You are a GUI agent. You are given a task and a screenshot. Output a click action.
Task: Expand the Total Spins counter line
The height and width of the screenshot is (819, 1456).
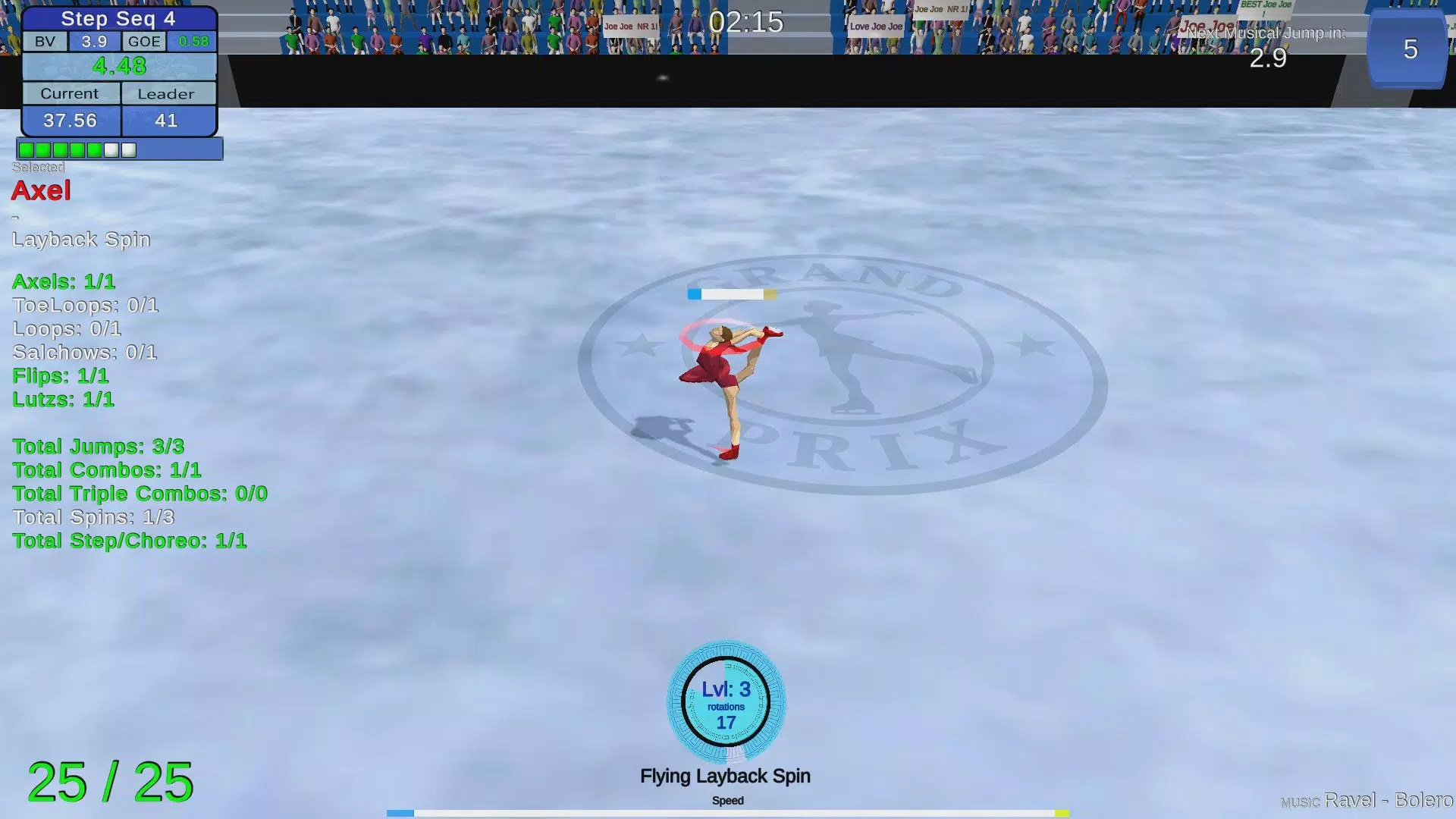[x=93, y=517]
